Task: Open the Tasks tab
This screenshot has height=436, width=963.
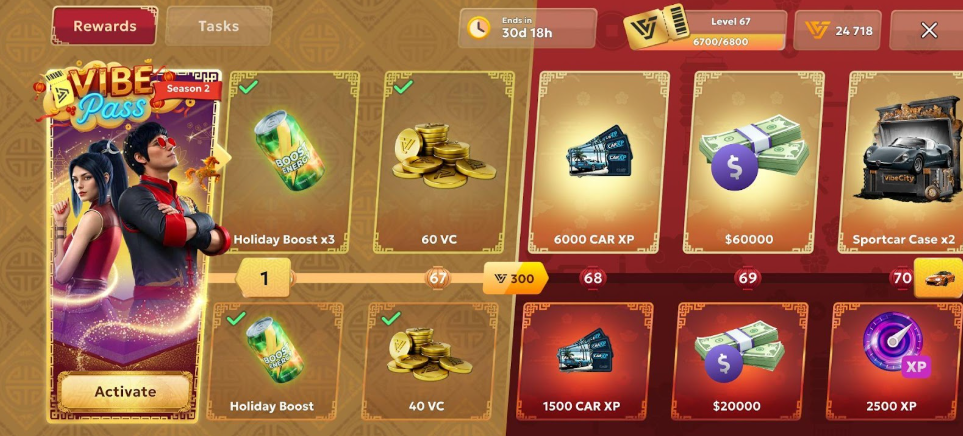Action: [218, 26]
